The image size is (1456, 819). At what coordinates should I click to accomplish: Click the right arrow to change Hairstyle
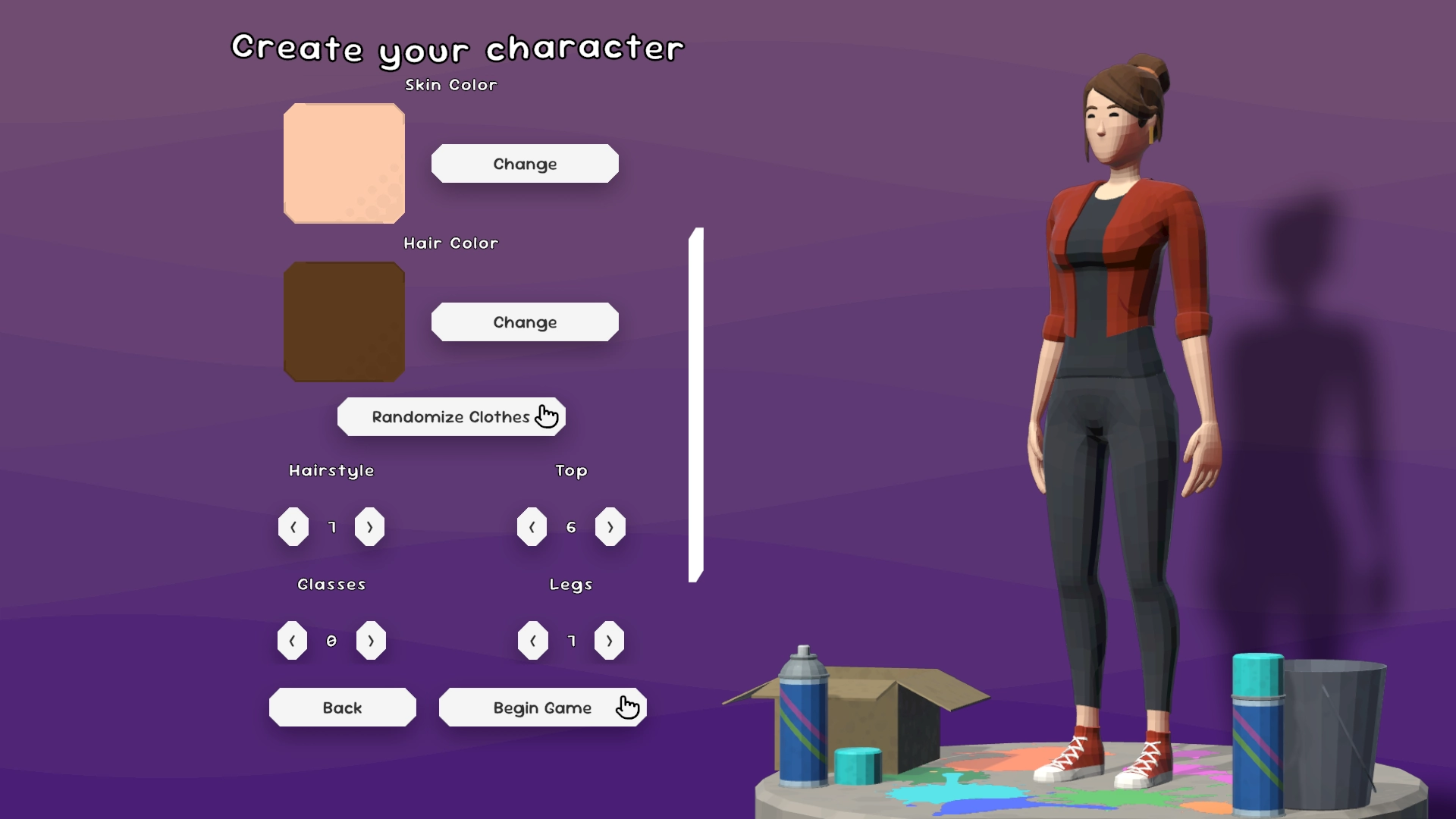(x=370, y=527)
